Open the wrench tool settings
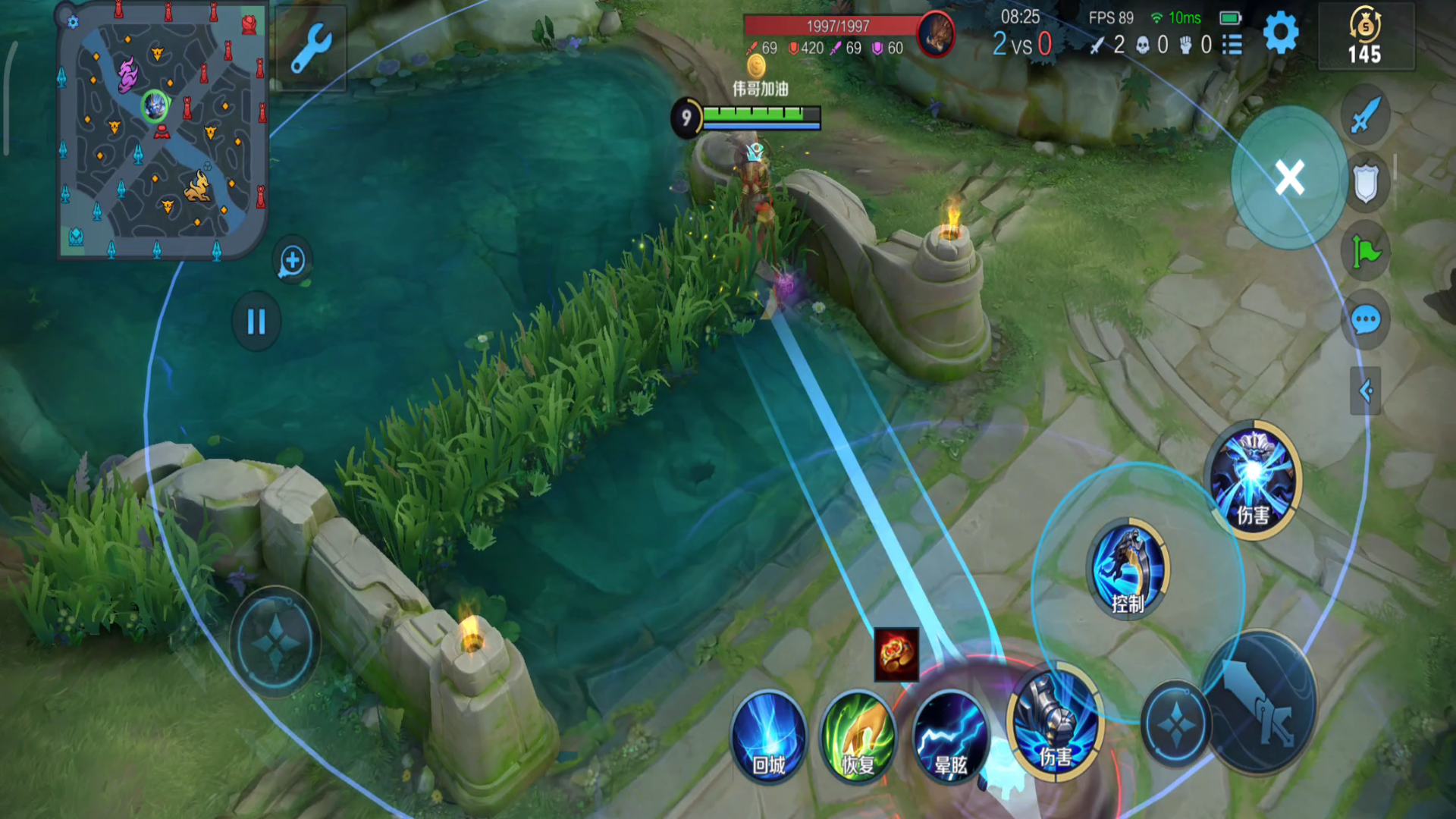The height and width of the screenshot is (819, 1456). pyautogui.click(x=310, y=49)
